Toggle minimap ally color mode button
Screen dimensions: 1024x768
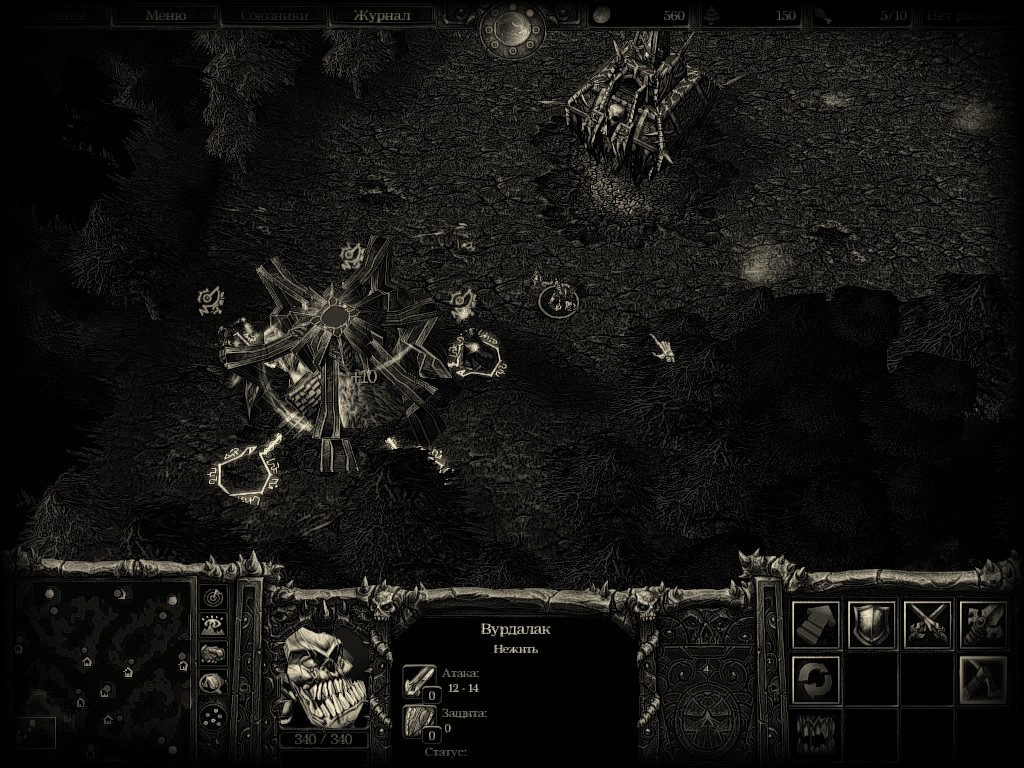[x=212, y=653]
